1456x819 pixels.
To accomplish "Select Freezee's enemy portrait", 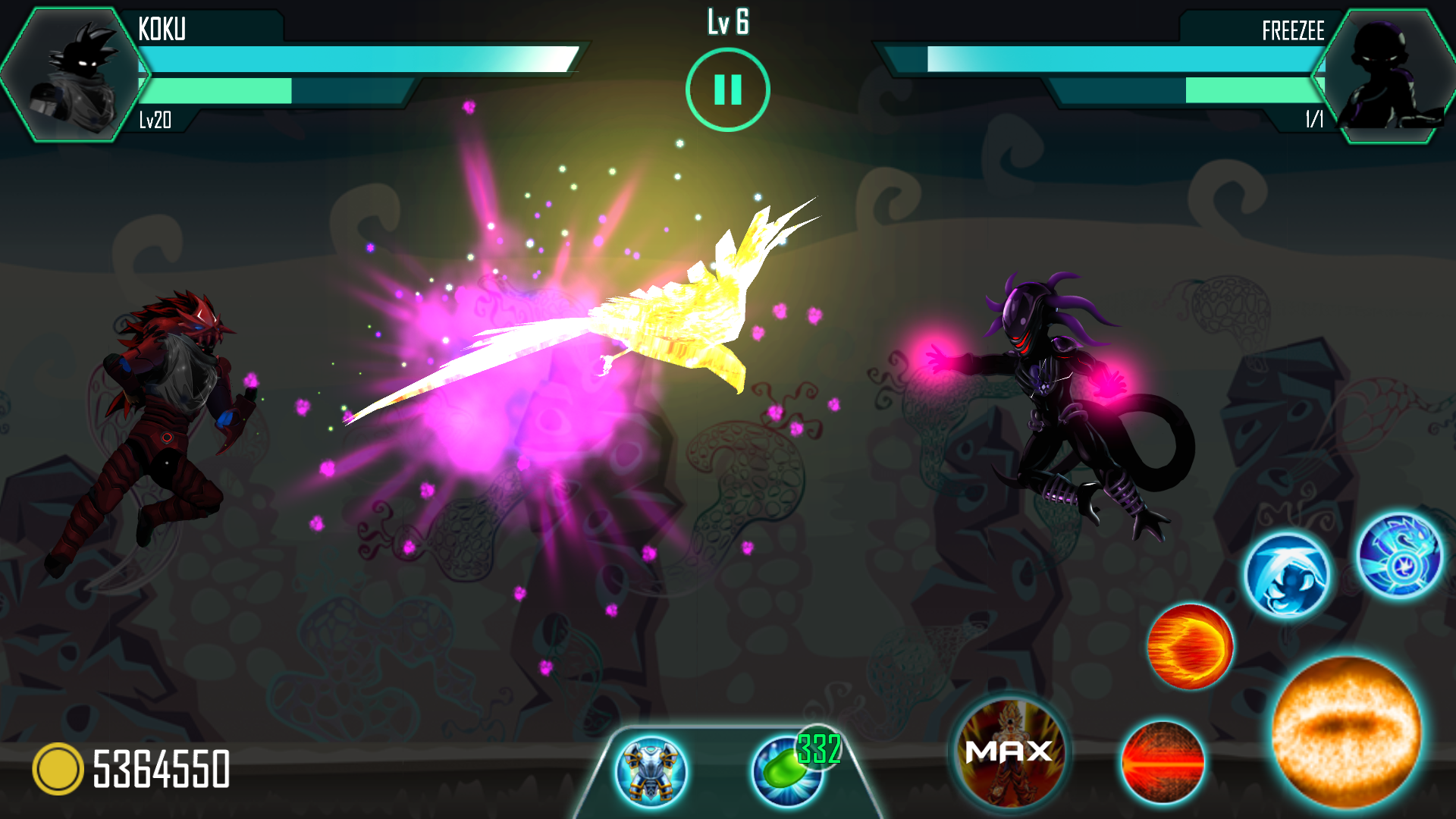I will (x=1385, y=75).
